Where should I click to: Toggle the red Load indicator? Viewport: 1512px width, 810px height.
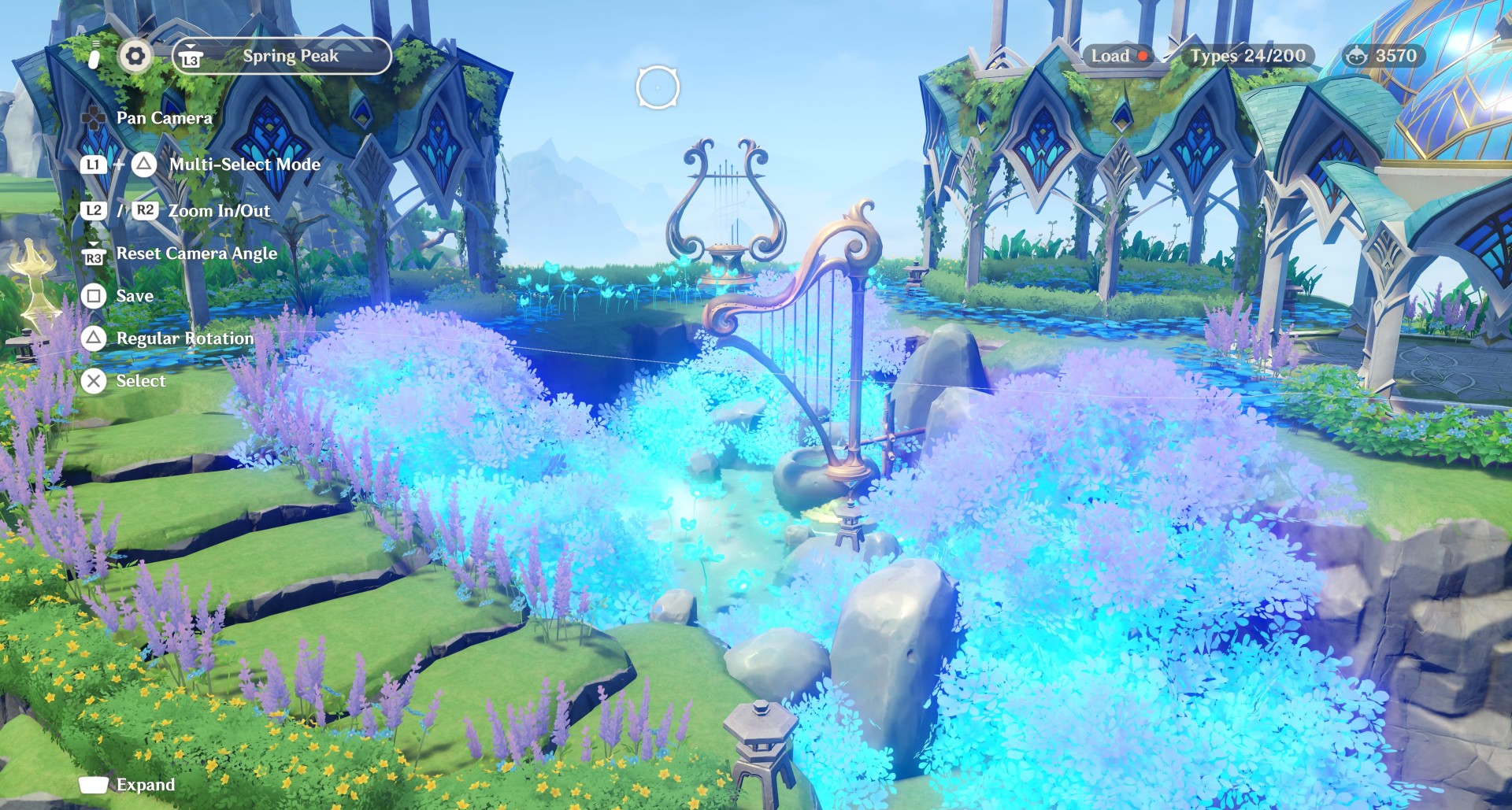[x=1141, y=56]
